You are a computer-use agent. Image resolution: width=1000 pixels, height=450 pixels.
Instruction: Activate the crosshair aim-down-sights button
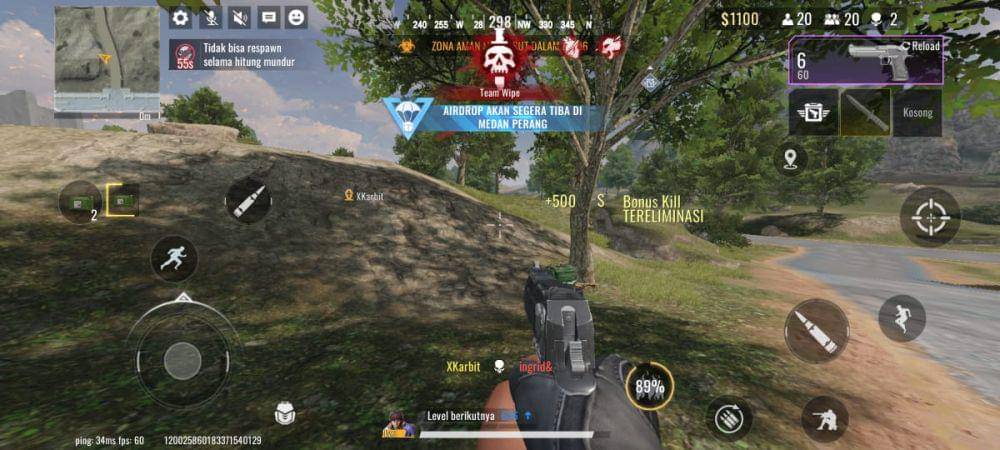(930, 217)
